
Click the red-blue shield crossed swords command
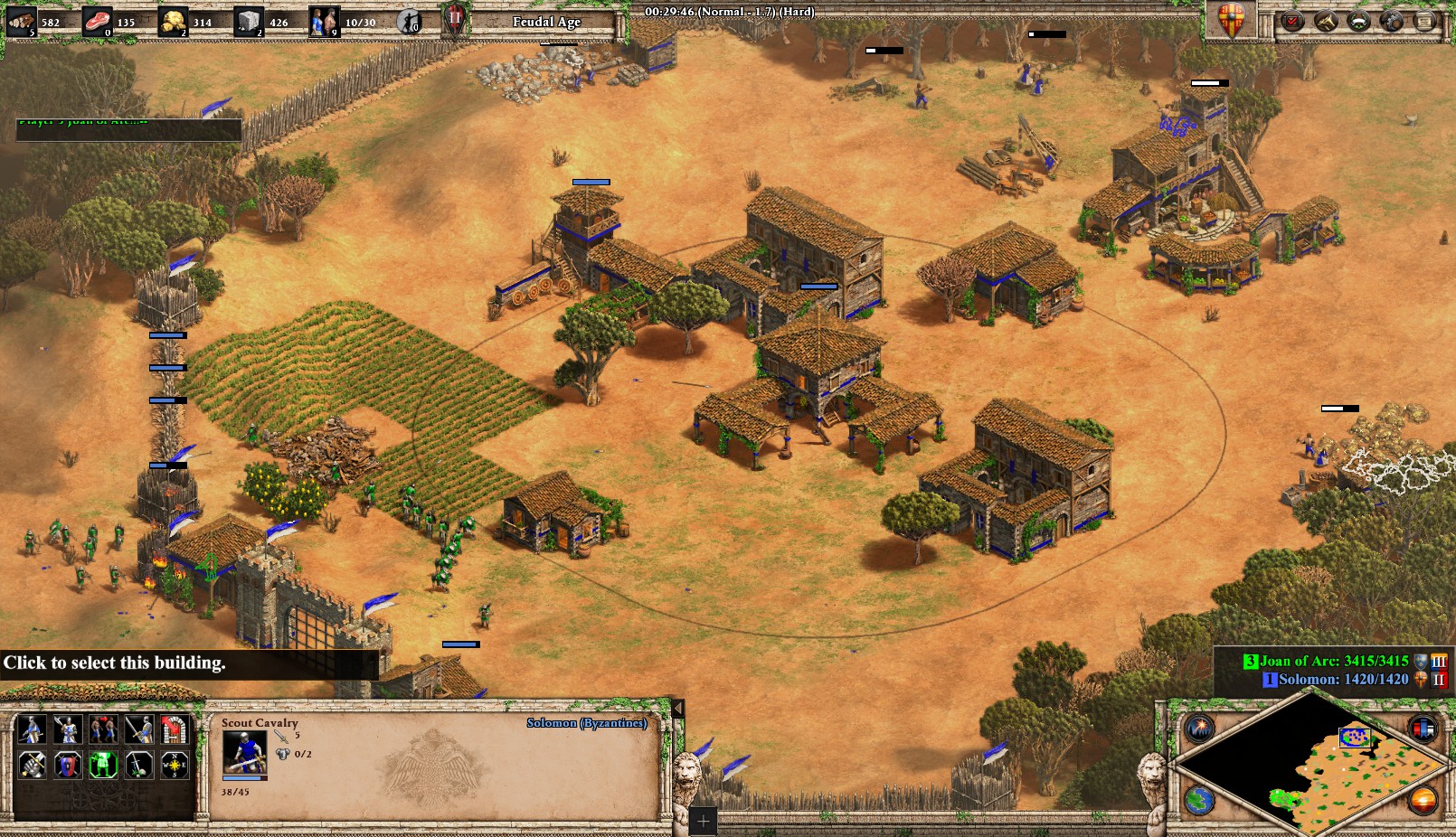click(68, 766)
